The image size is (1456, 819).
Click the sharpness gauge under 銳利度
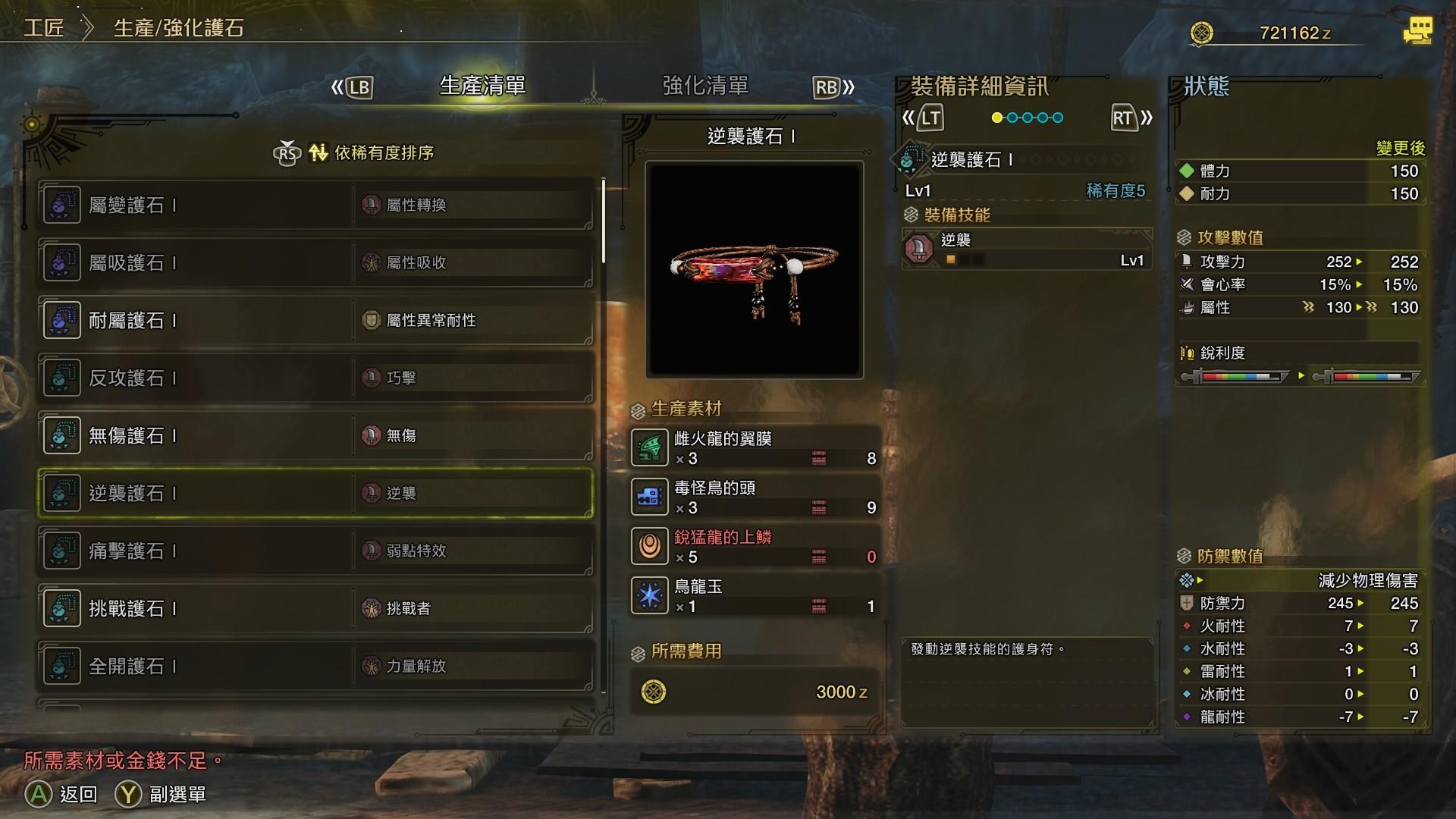click(x=1236, y=375)
